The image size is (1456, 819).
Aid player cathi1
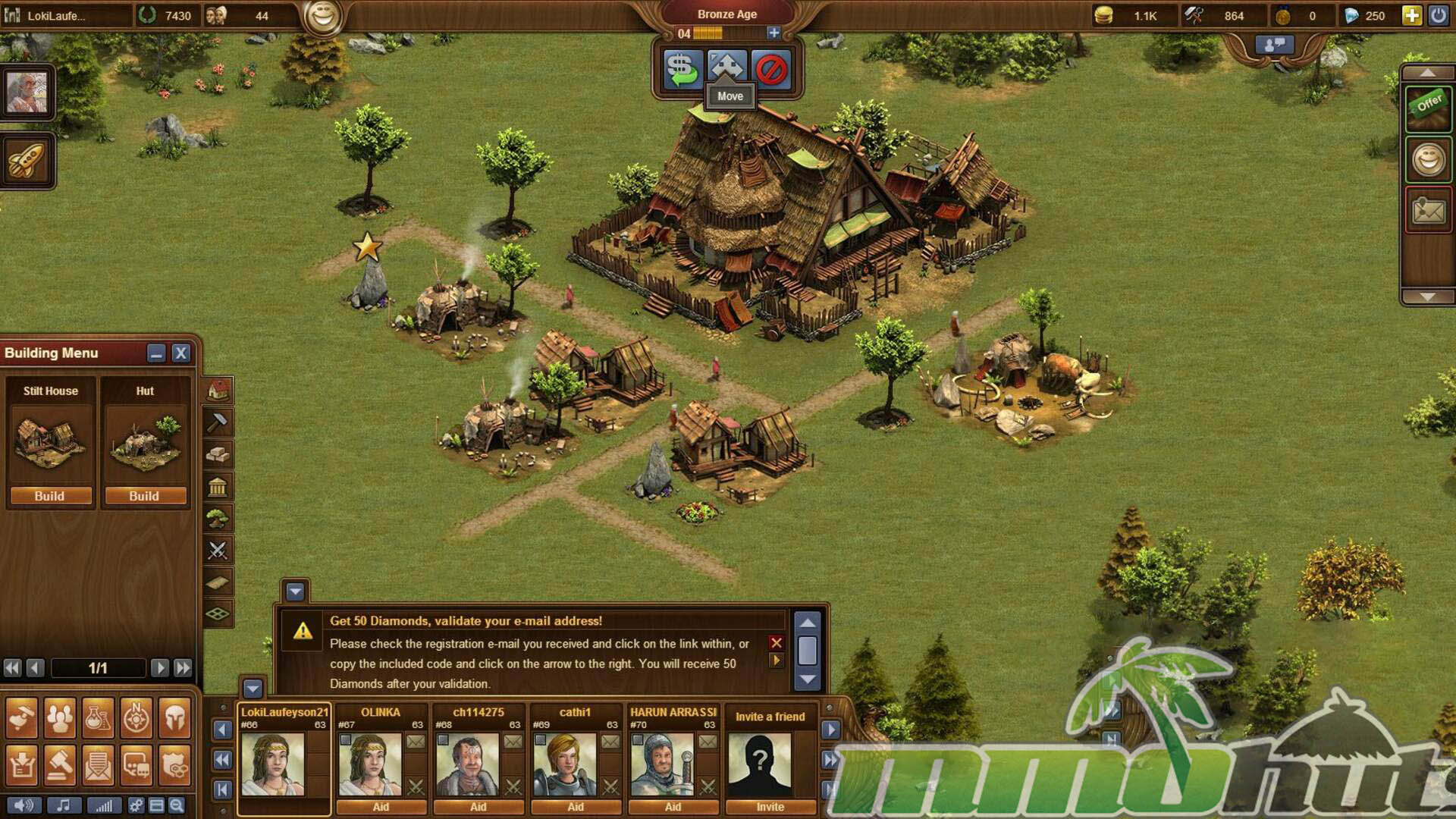(576, 807)
